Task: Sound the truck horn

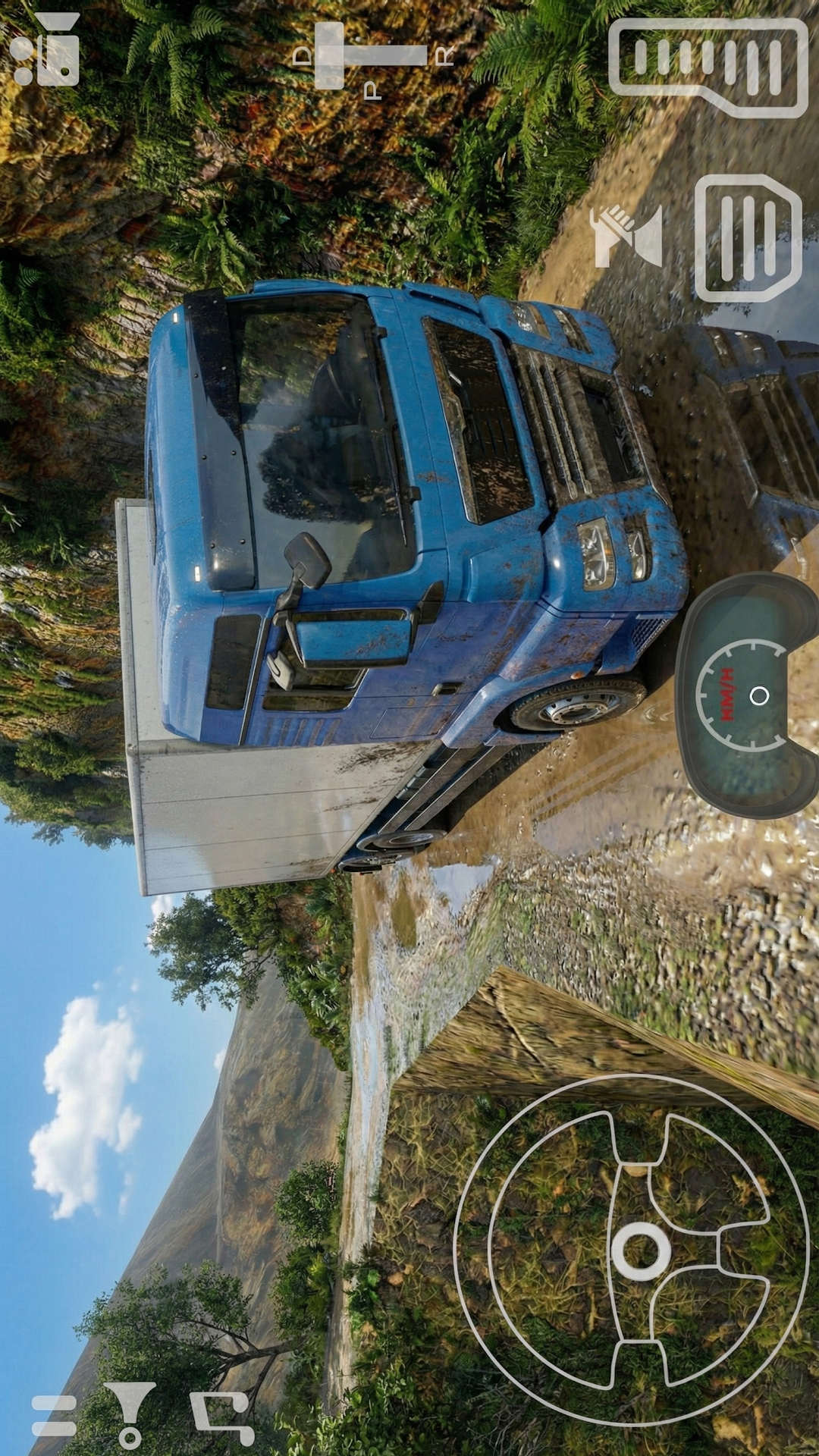Action: [x=626, y=236]
